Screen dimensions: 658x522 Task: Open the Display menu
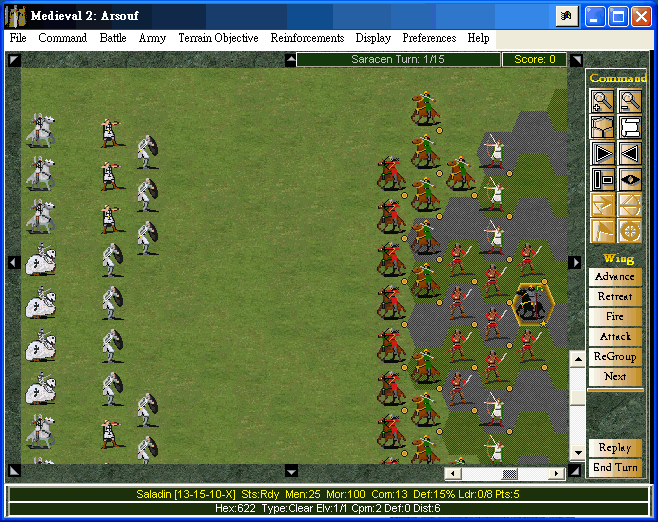pos(373,38)
